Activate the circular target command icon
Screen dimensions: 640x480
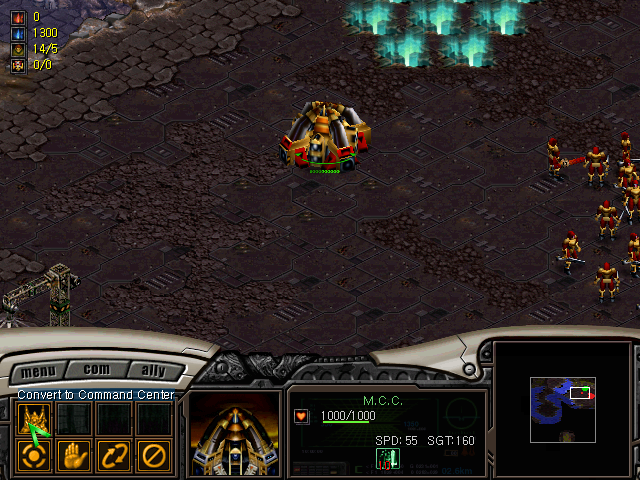click(35, 456)
